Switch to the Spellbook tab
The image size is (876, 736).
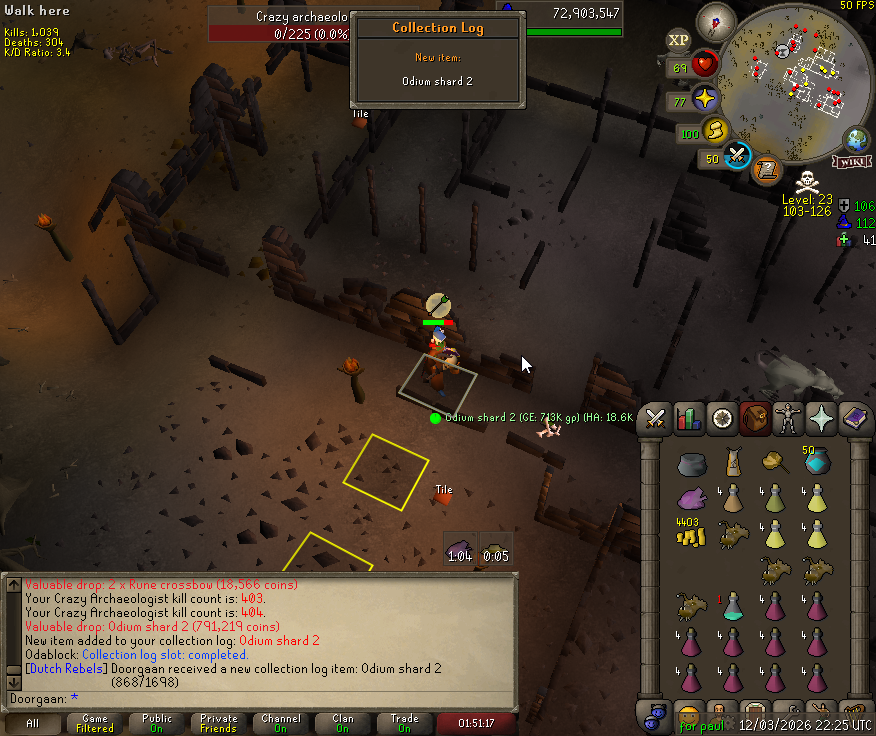click(x=855, y=419)
